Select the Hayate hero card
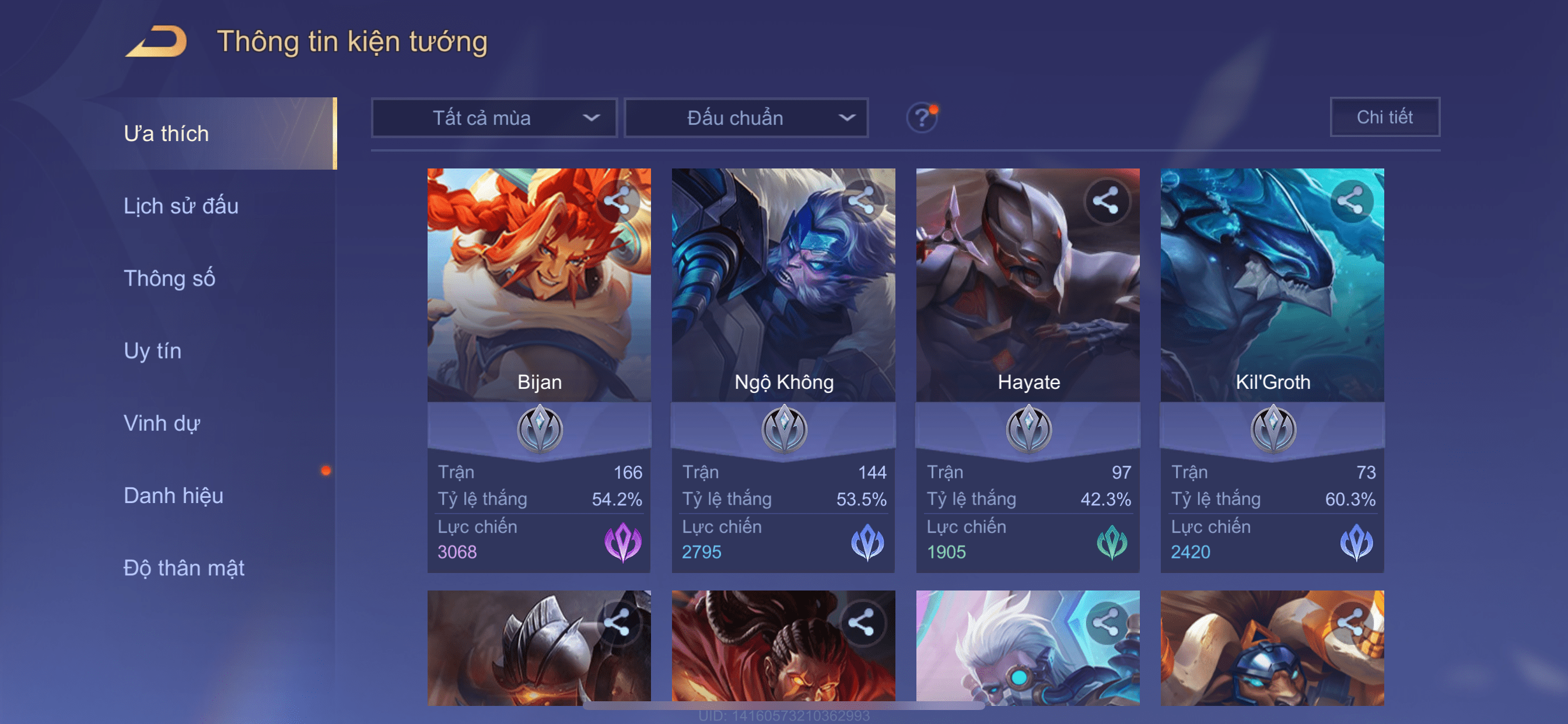The width and height of the screenshot is (1568, 724). point(1027,304)
